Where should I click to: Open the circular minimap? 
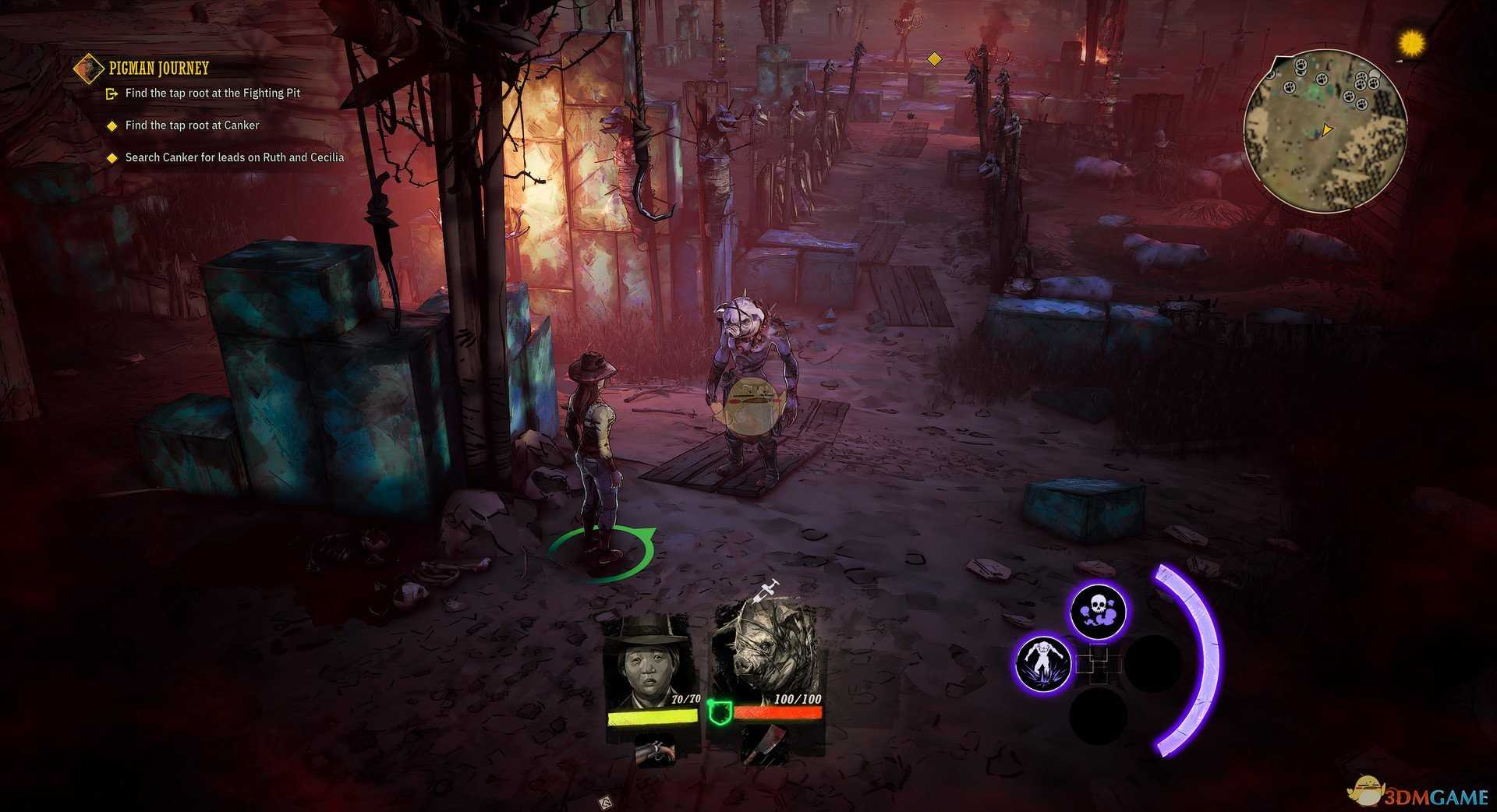click(1325, 130)
